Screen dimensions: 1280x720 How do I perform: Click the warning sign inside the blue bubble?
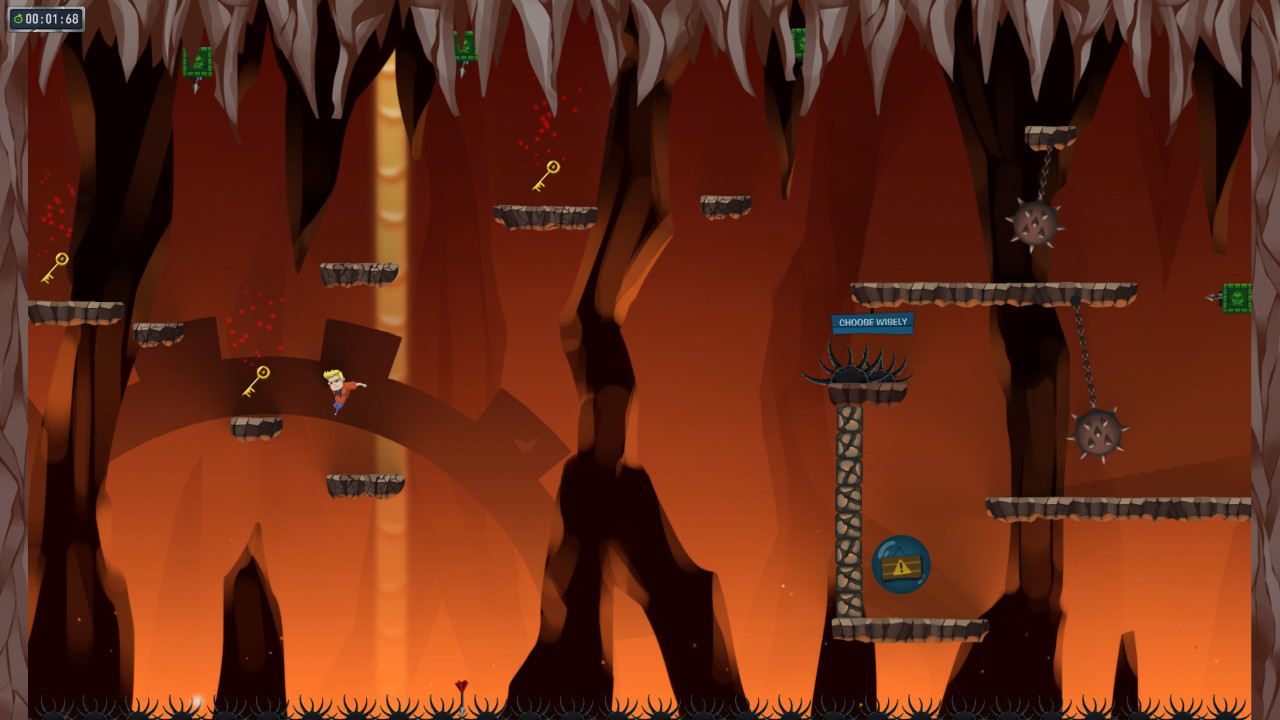(x=901, y=566)
